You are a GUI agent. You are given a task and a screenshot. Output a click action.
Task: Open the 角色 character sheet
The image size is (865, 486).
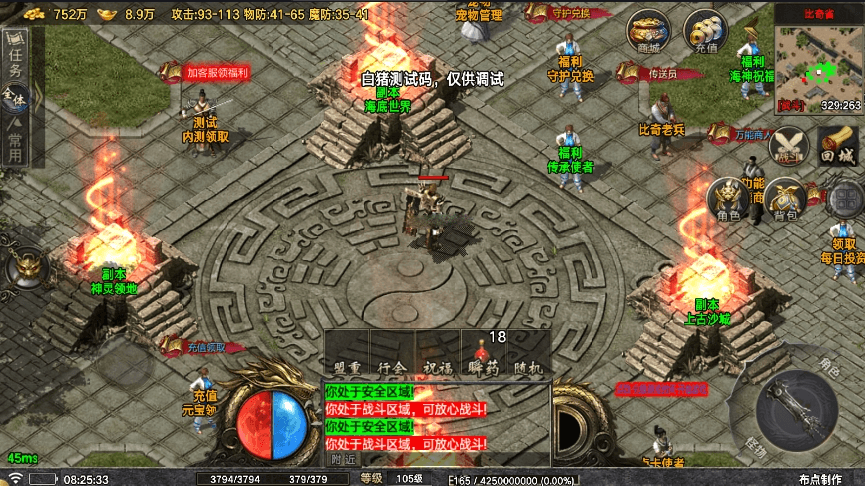(727, 200)
